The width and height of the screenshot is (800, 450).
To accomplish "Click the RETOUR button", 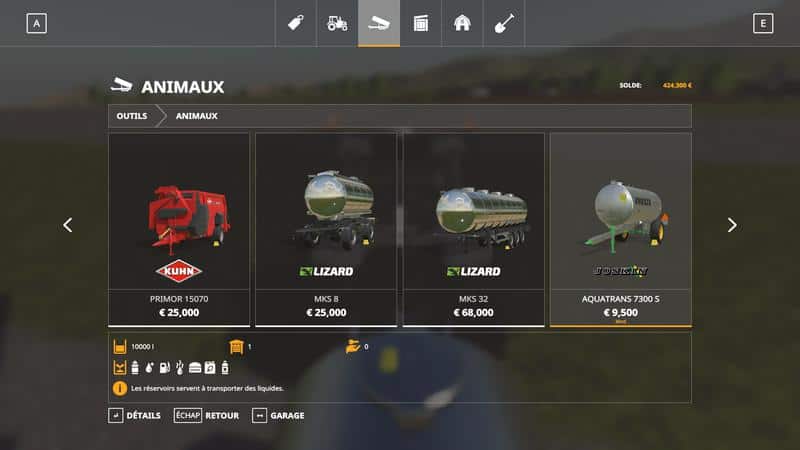I will tap(207, 415).
